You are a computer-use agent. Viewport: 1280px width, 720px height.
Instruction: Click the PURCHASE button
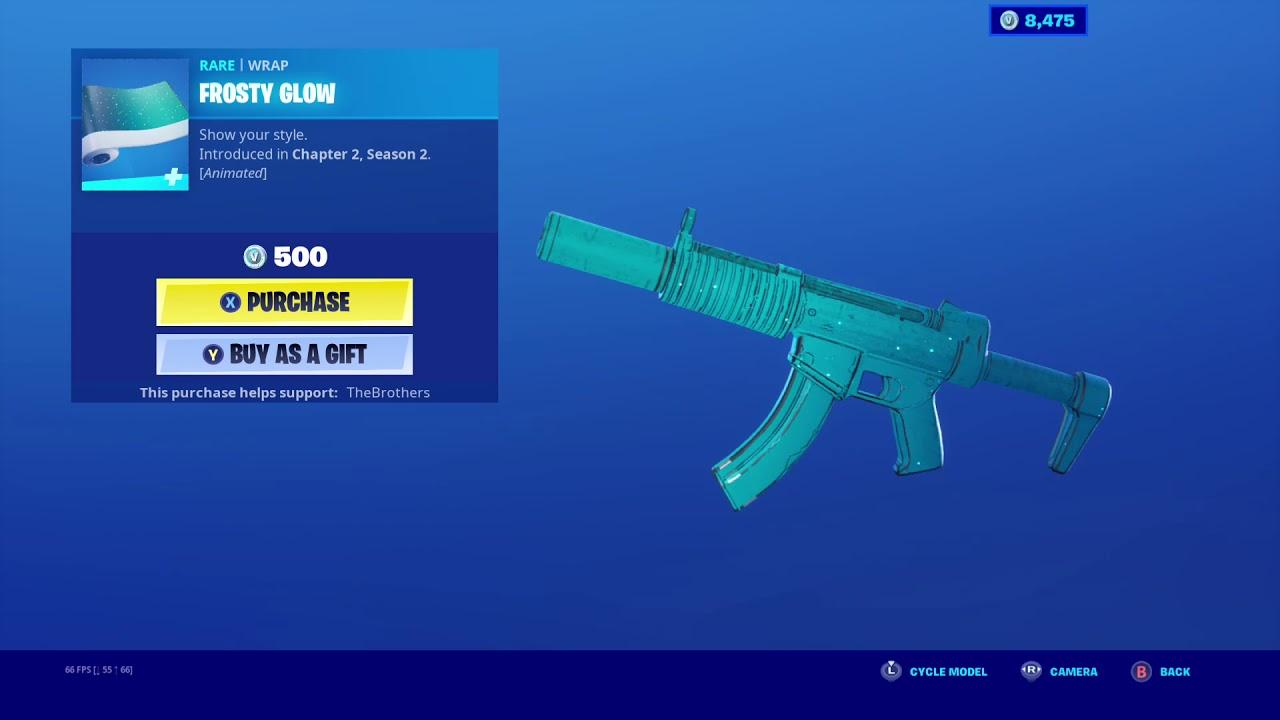284,302
